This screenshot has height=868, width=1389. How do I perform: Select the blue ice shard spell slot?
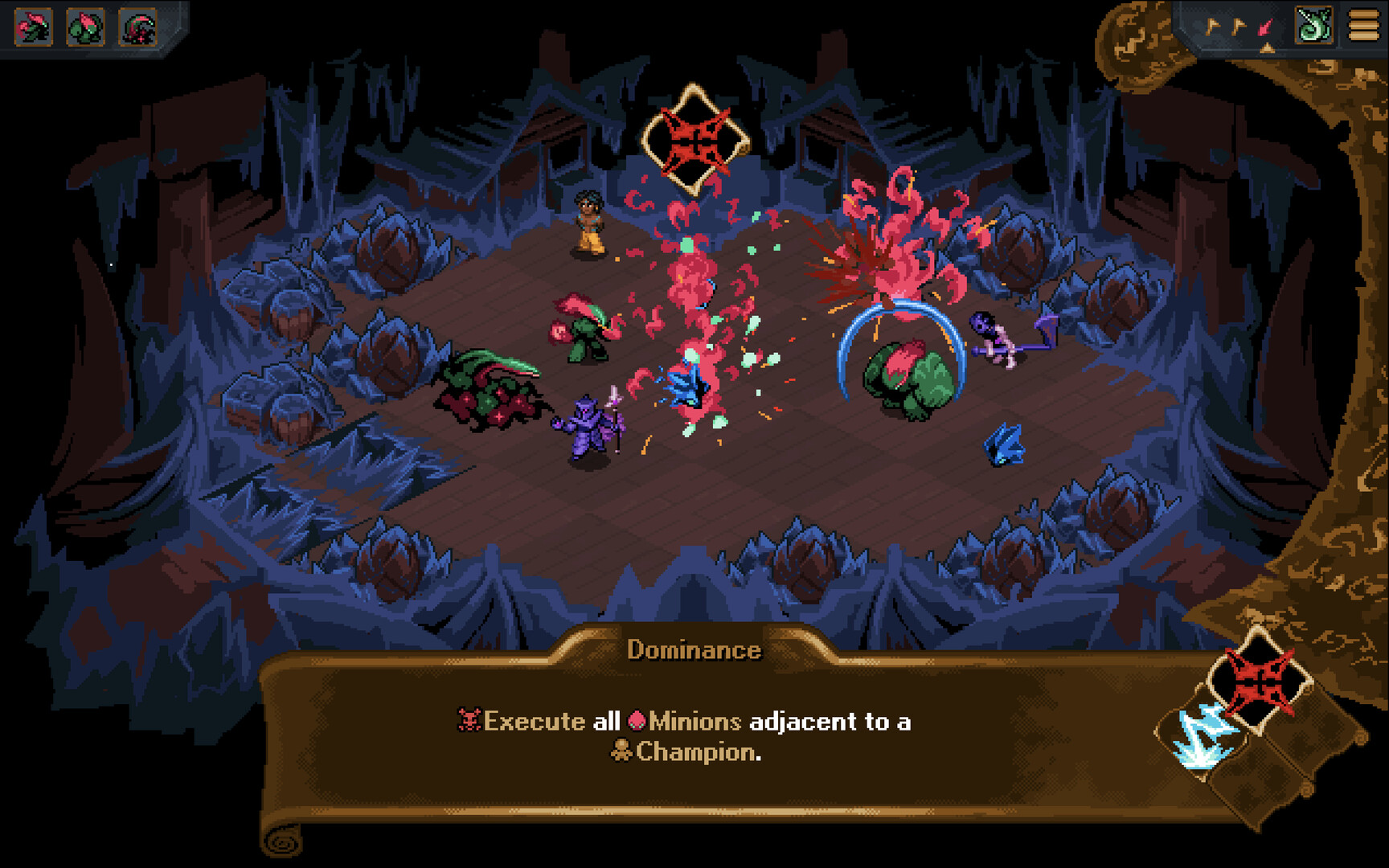1201,734
